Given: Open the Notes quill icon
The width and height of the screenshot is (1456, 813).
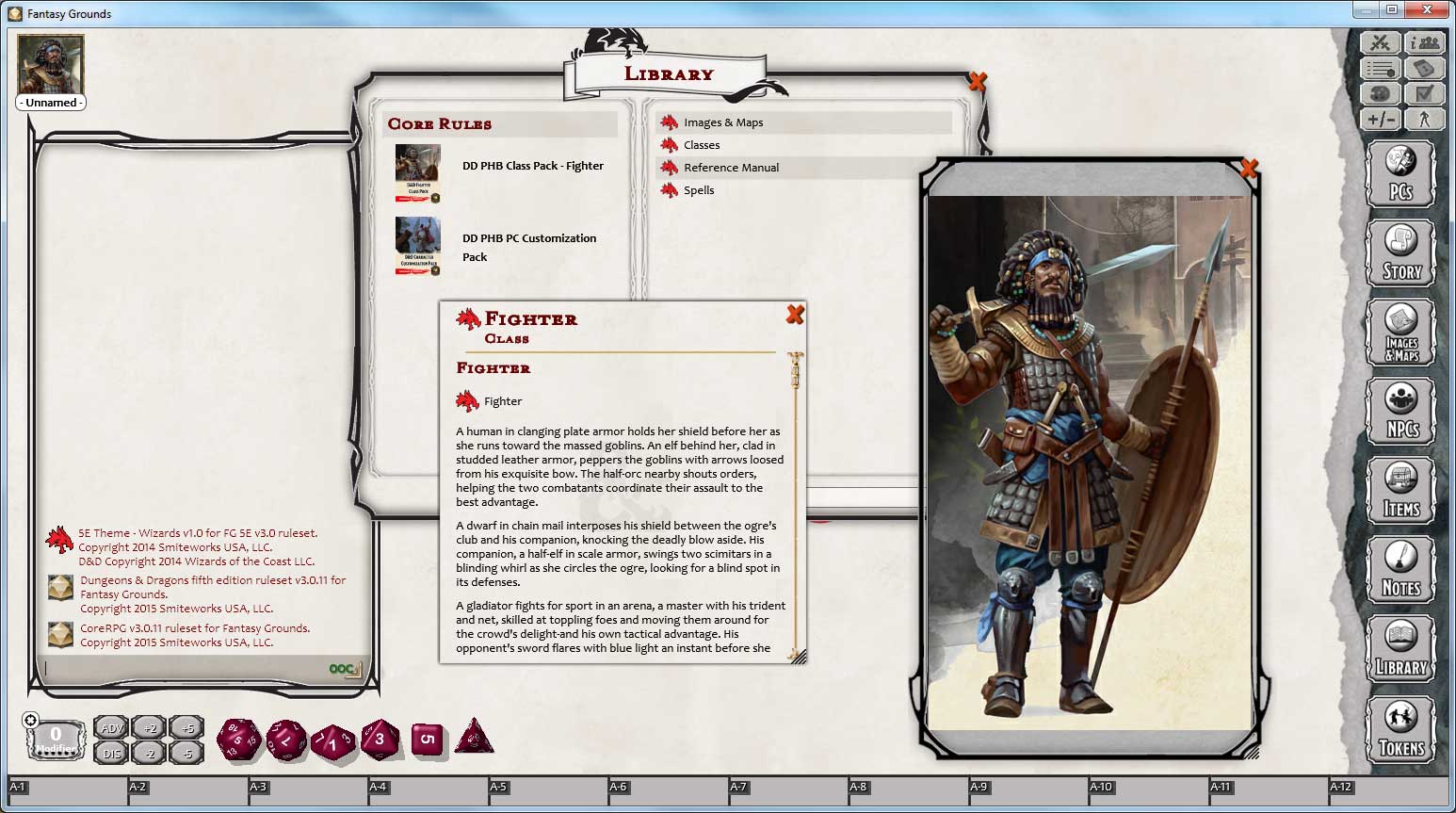Looking at the screenshot, I should [1401, 569].
